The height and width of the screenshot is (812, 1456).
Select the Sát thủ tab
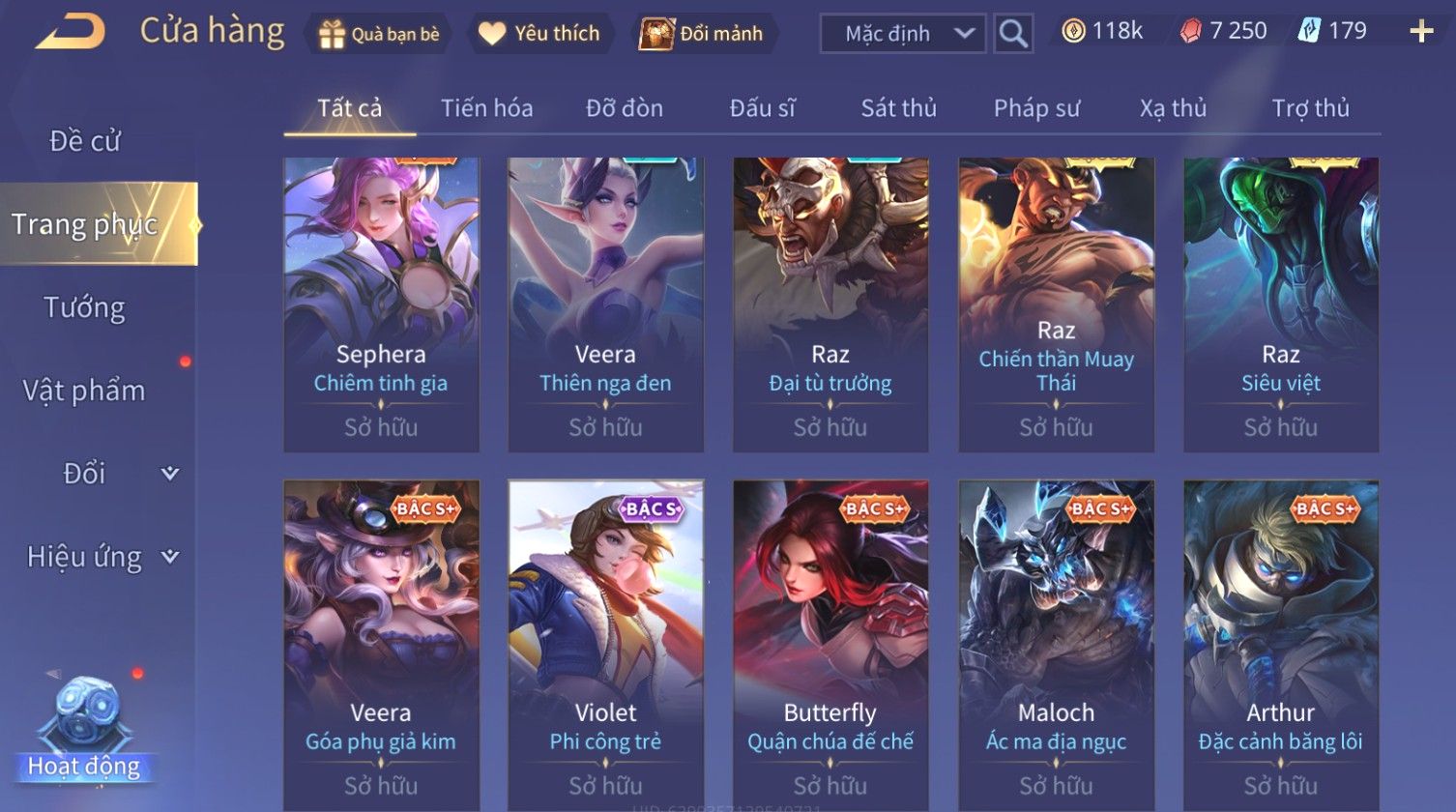898,108
